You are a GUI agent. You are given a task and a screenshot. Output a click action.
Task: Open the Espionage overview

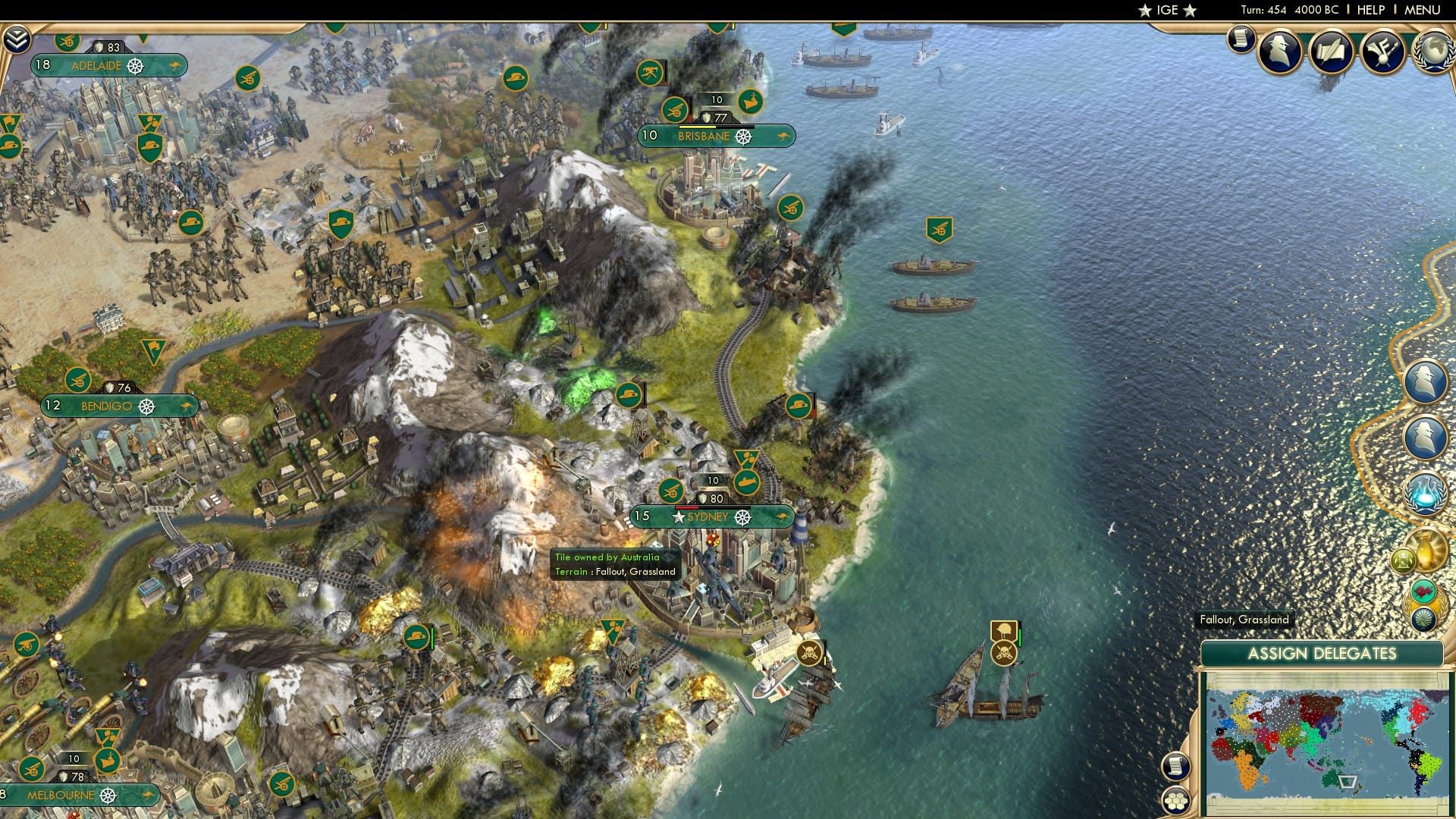1281,52
